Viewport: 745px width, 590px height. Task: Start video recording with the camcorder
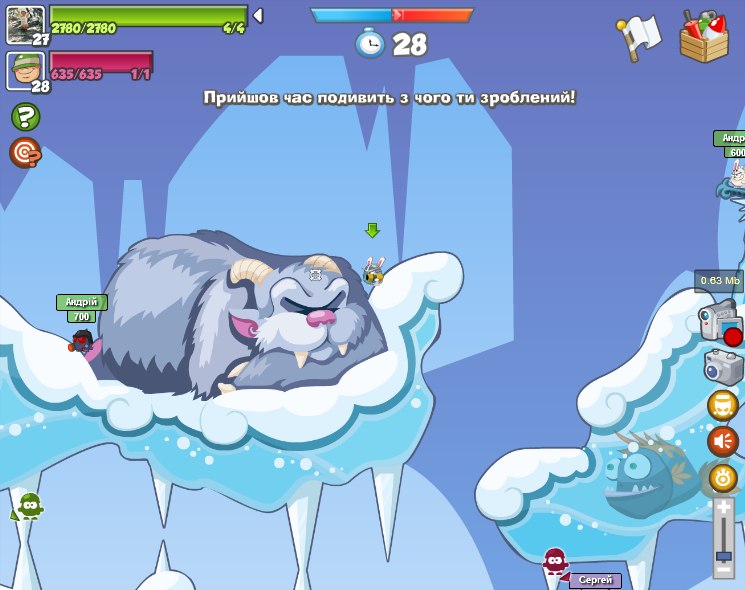pos(720,324)
